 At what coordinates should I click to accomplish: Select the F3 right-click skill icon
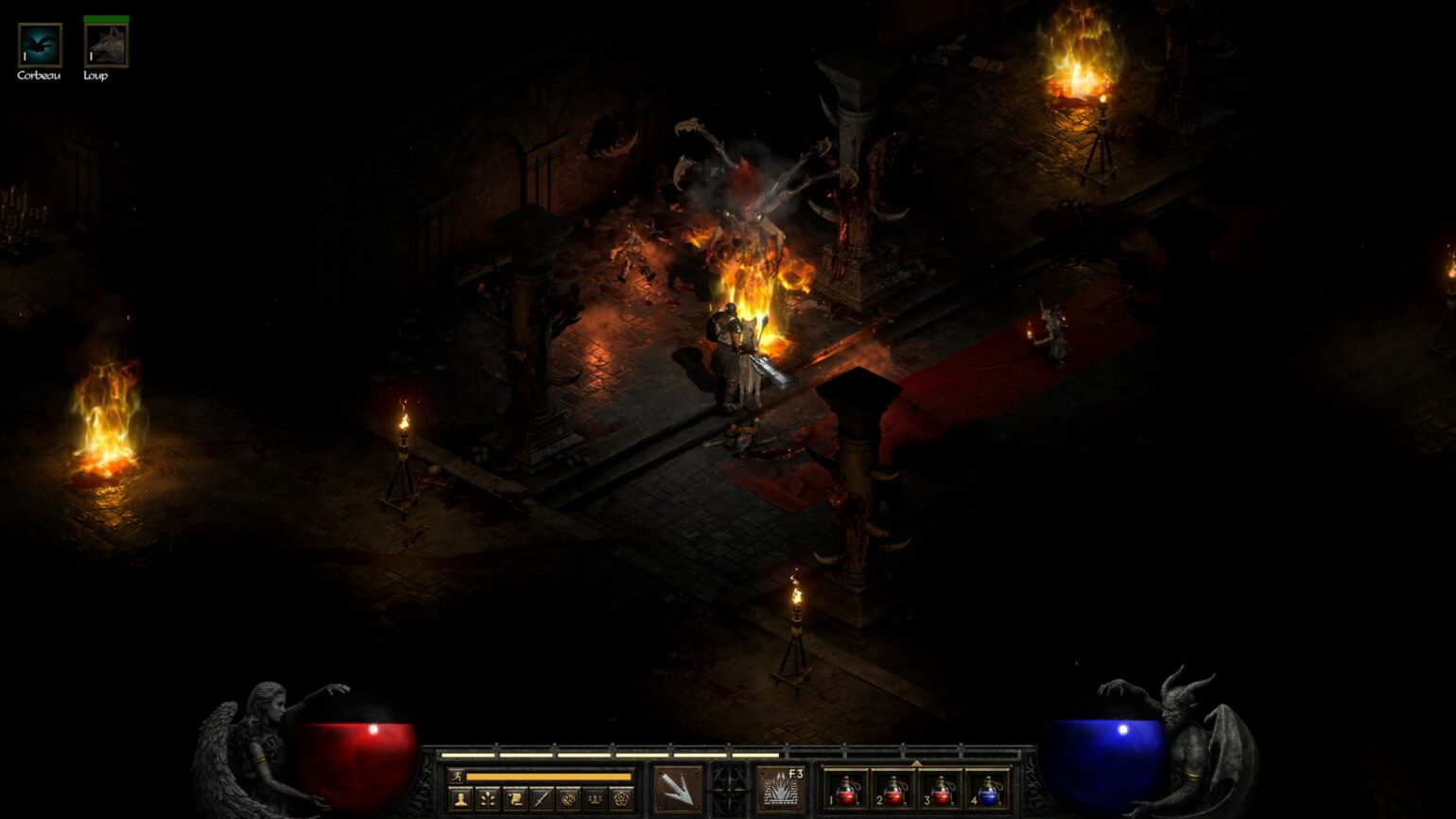tap(779, 790)
